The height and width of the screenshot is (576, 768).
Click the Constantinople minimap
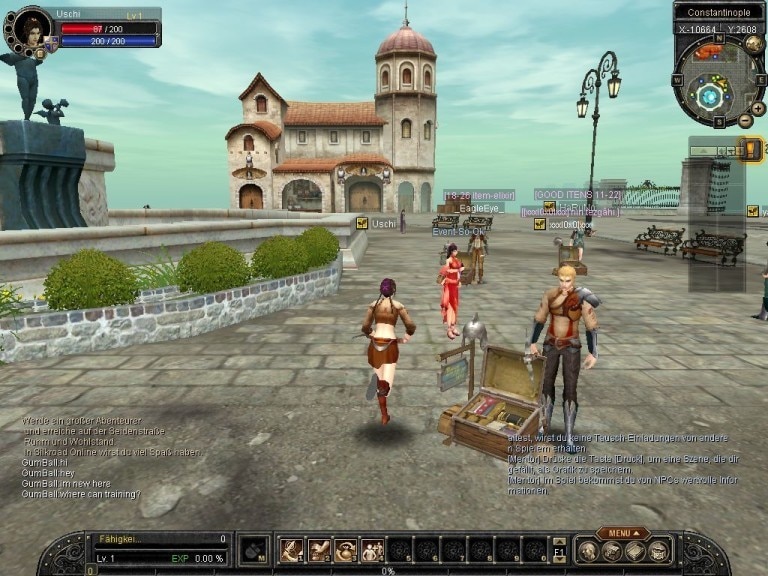tap(711, 95)
